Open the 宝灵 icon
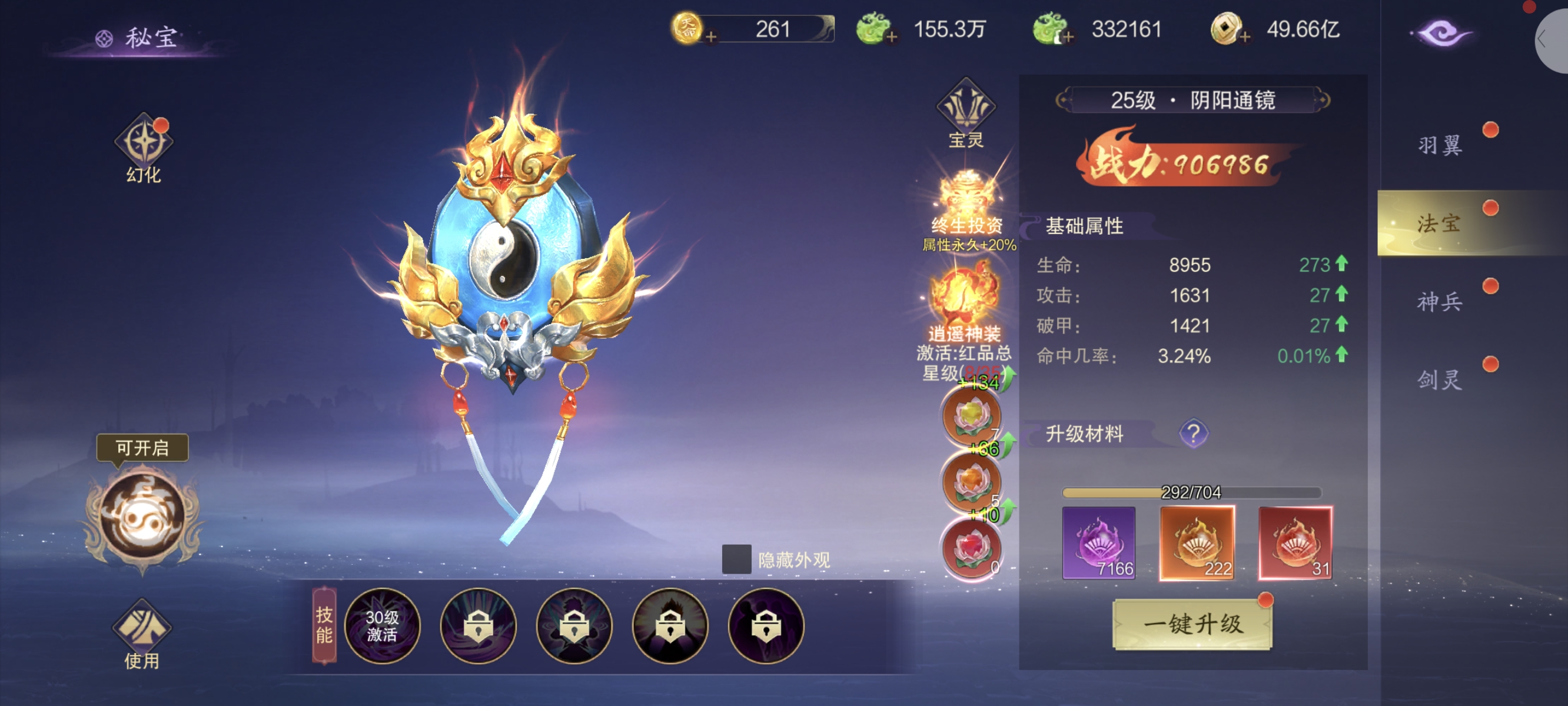Viewport: 1568px width, 706px height. [x=966, y=114]
